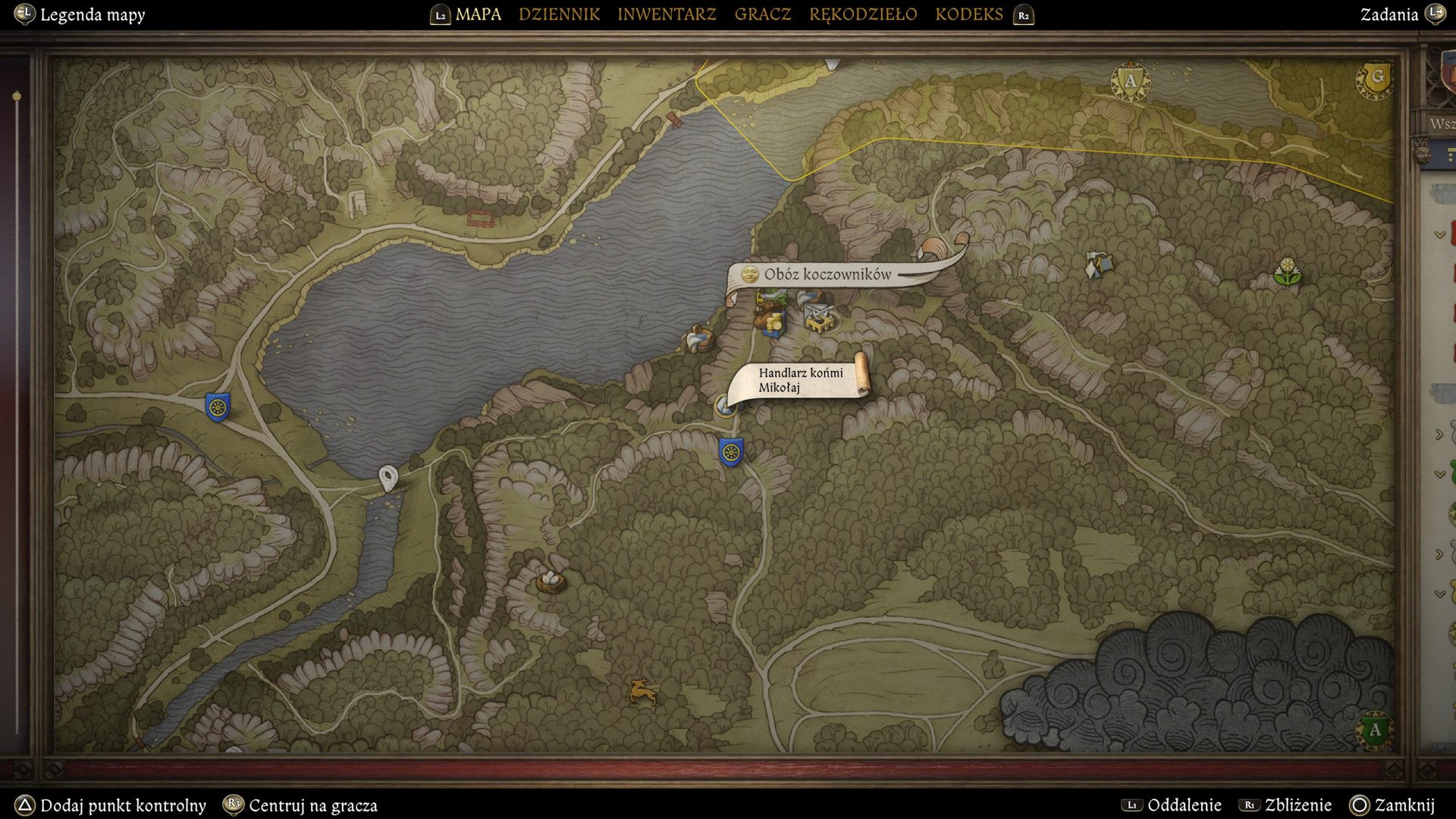Select the Mapa tab
The height and width of the screenshot is (819, 1456).
pyautogui.click(x=478, y=14)
